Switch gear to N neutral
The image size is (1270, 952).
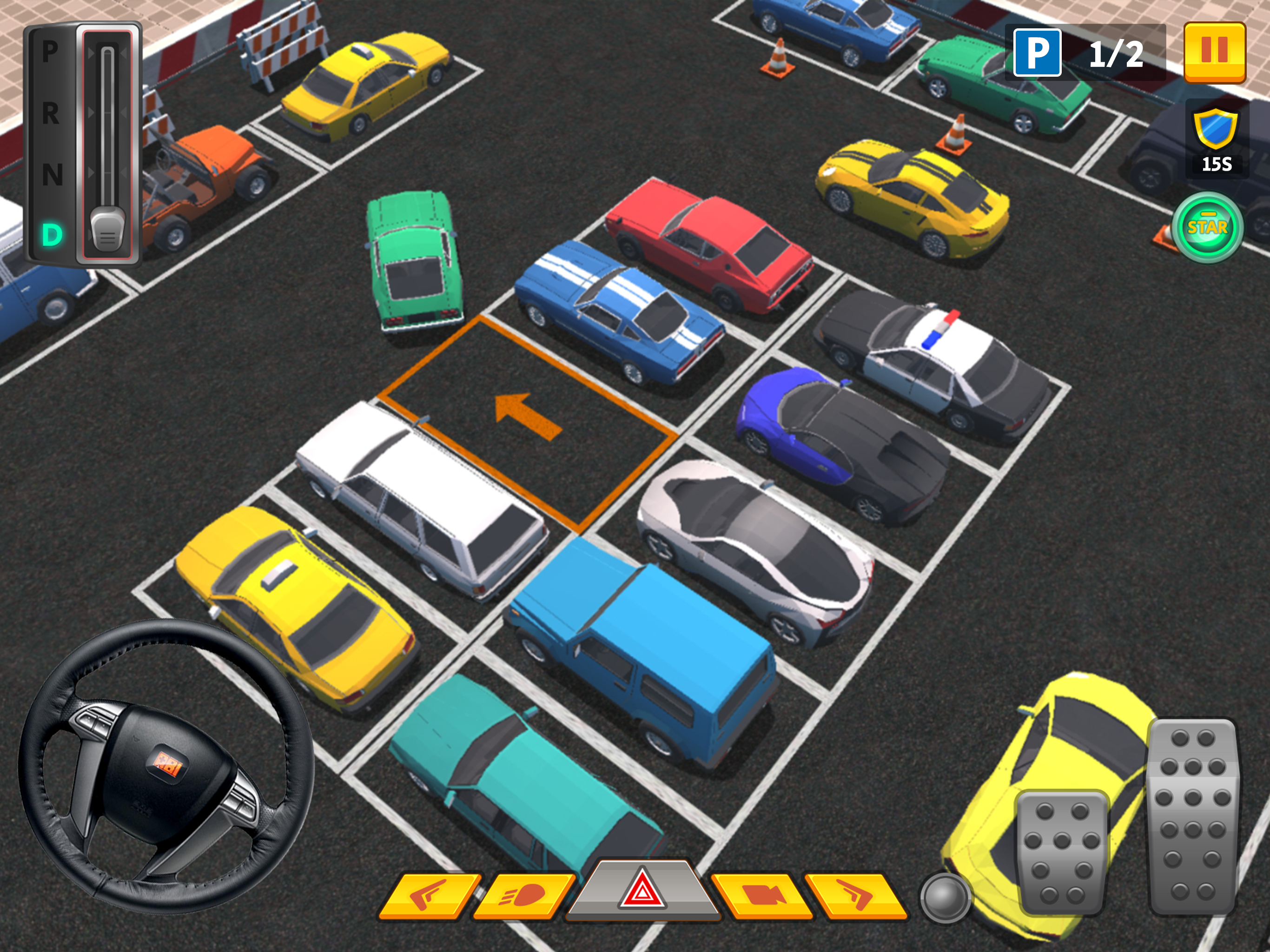point(52,175)
